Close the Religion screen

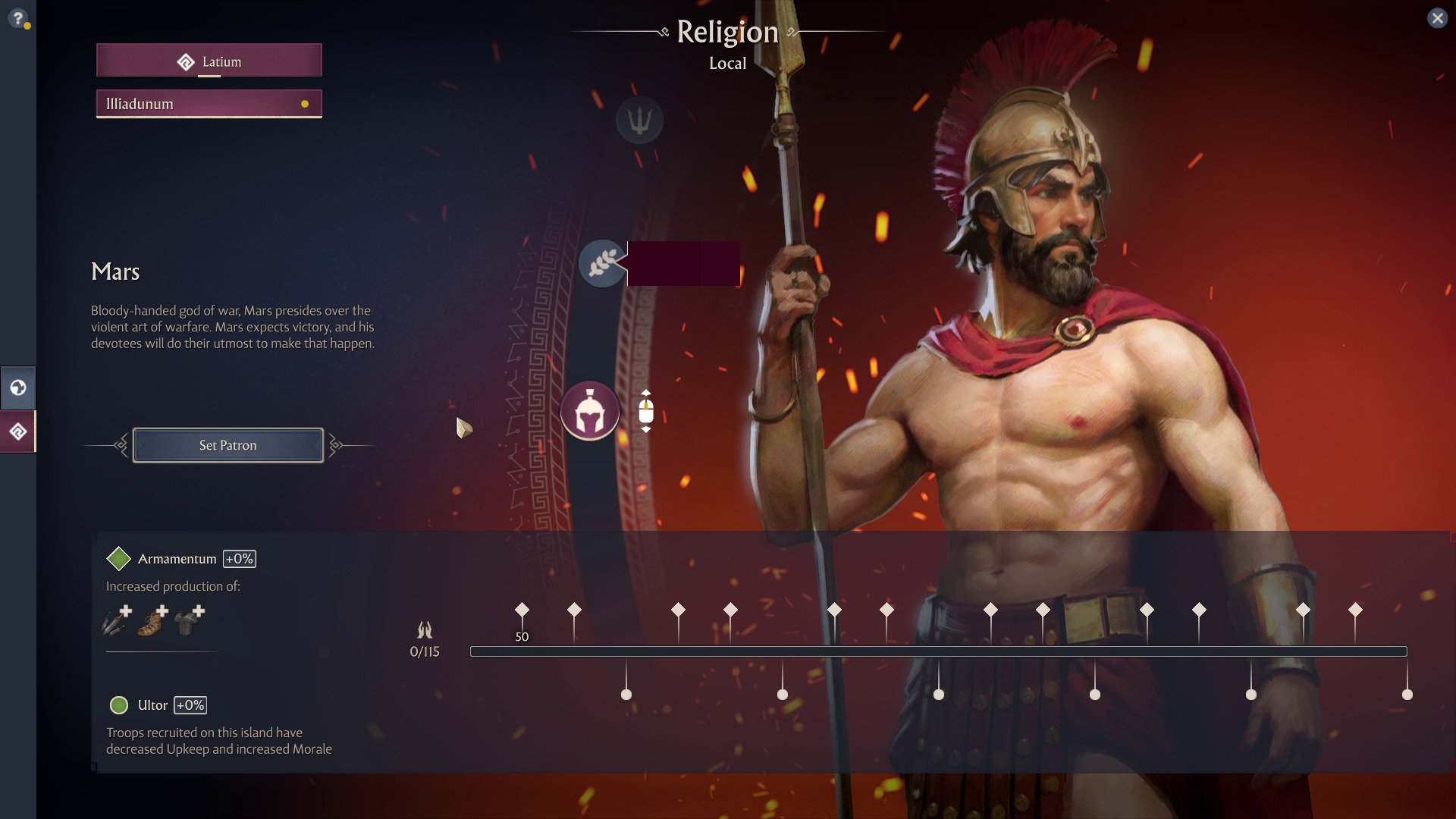coord(1437,18)
